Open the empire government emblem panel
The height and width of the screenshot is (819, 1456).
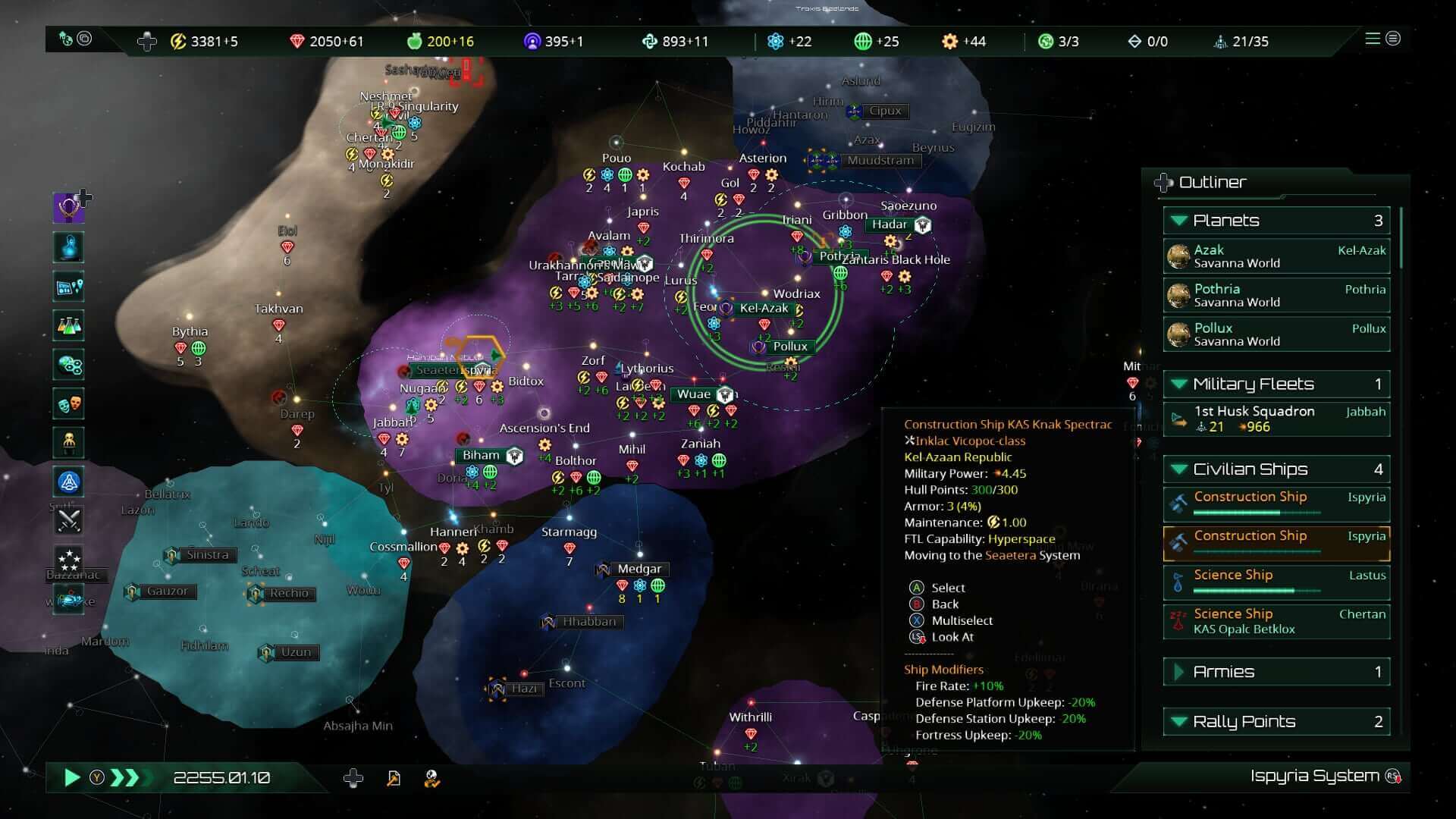click(68, 208)
